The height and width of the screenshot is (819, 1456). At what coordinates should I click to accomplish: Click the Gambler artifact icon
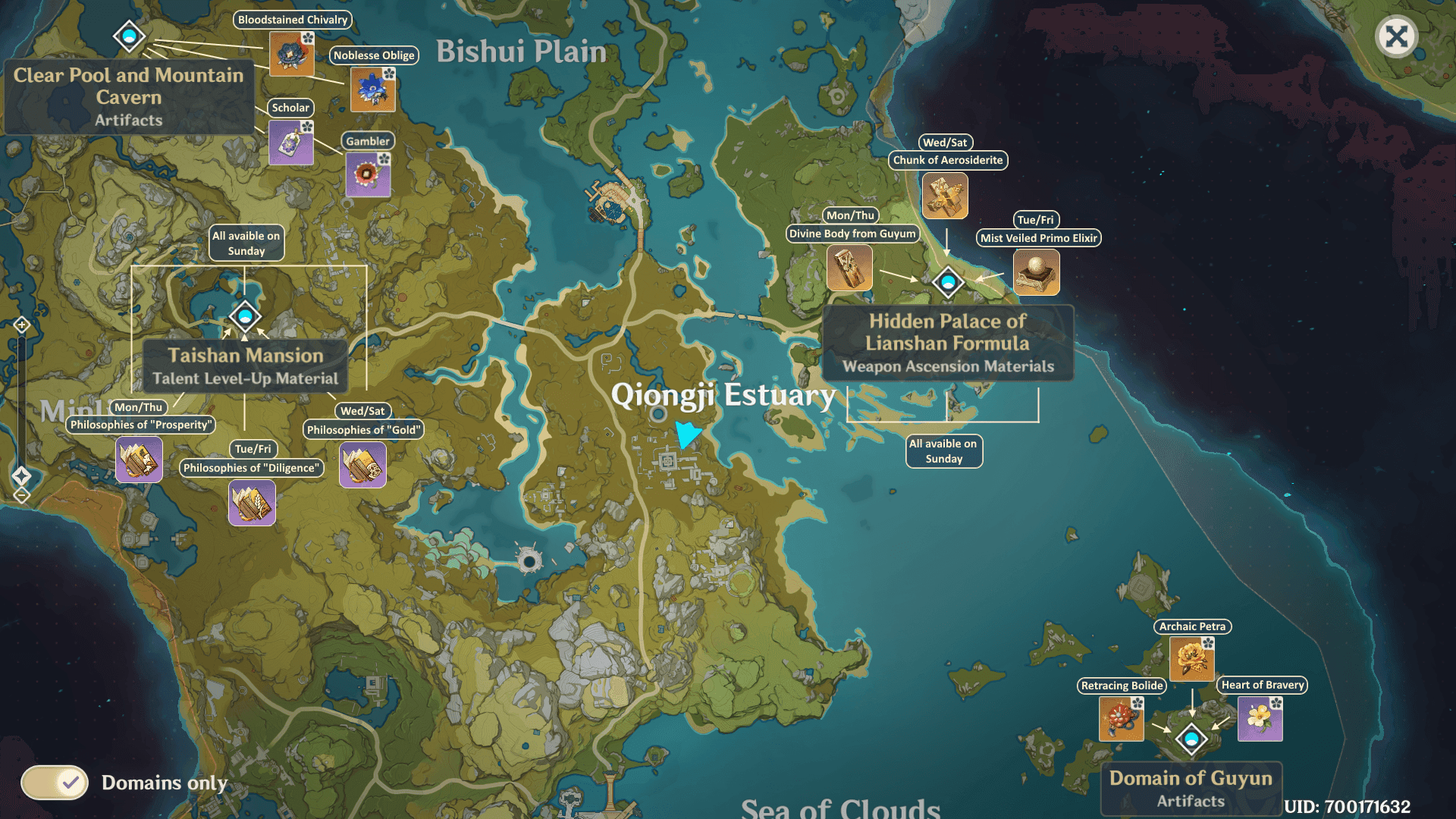pyautogui.click(x=368, y=174)
